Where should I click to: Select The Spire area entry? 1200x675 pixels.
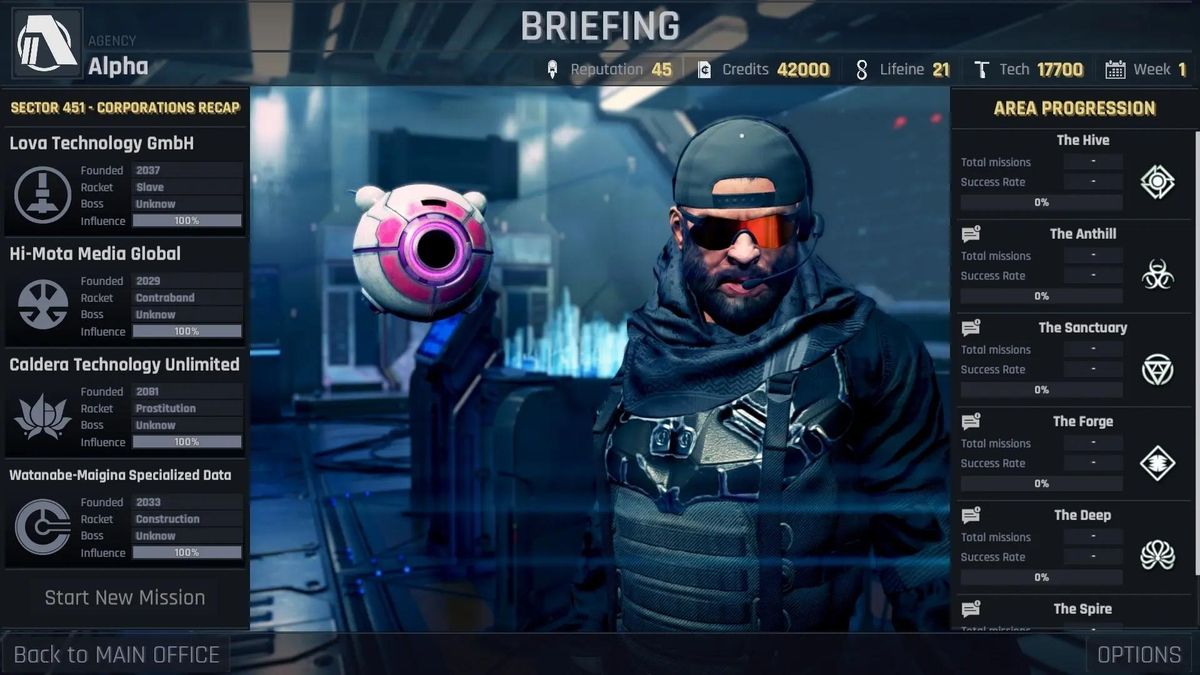pyautogui.click(x=1082, y=609)
